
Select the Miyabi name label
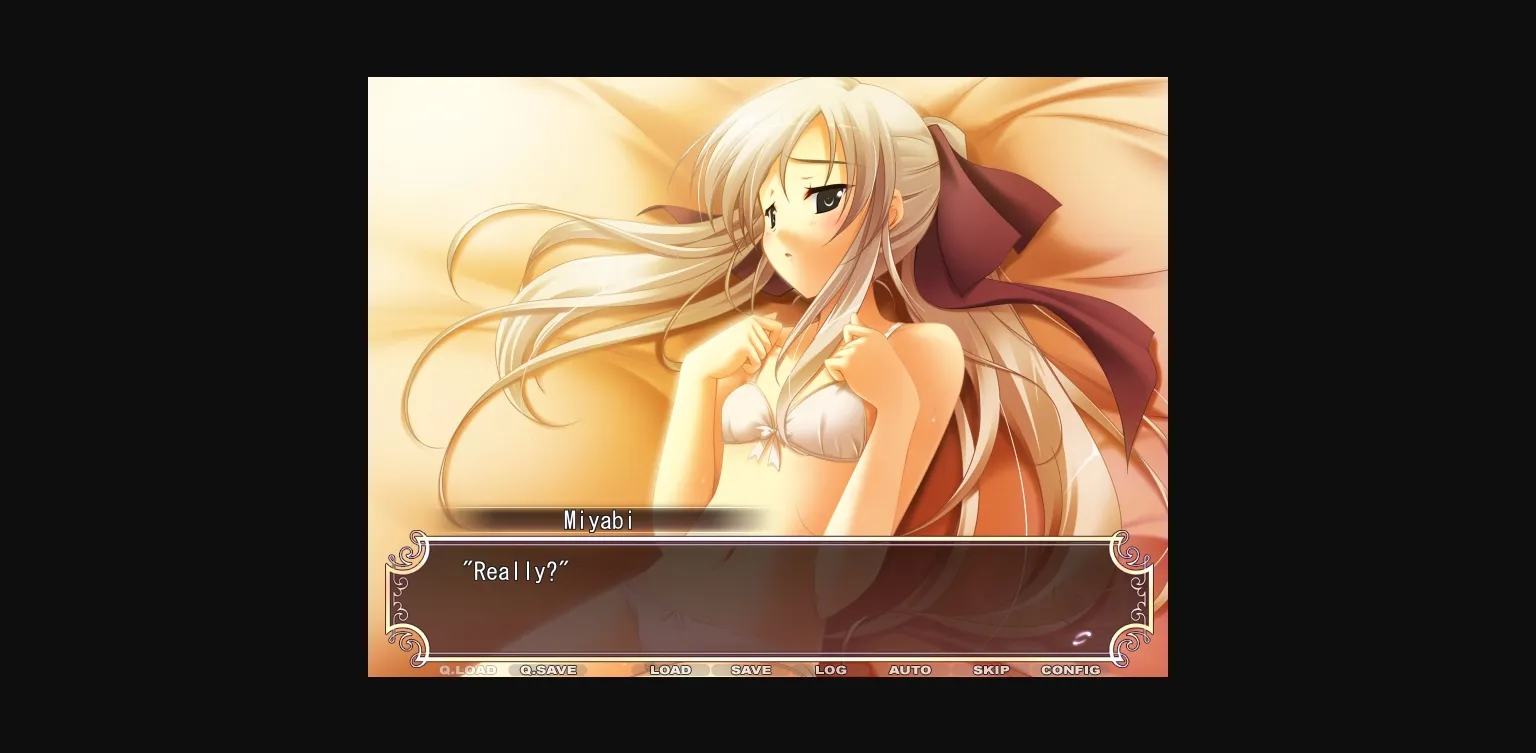tap(598, 520)
